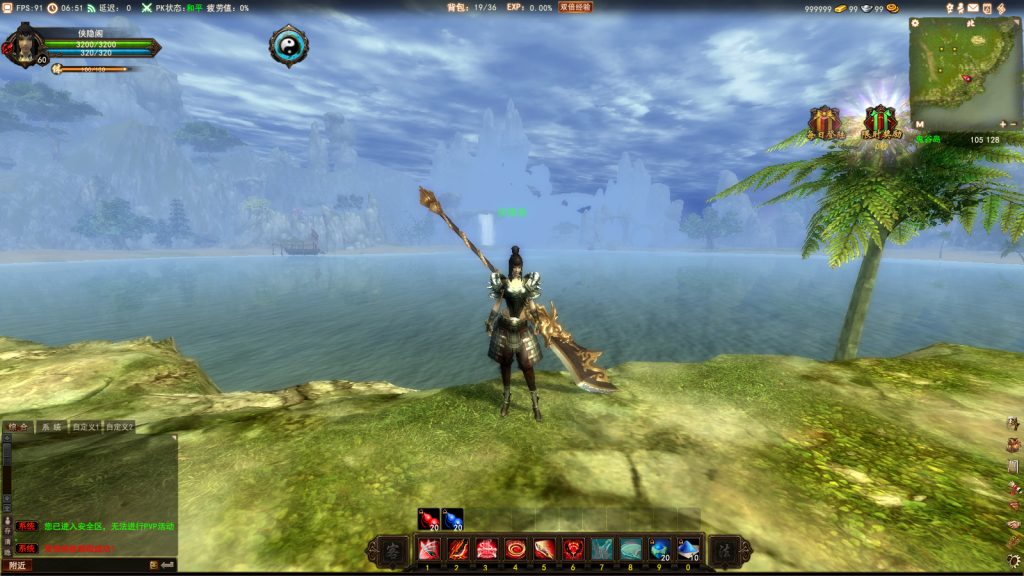
Task: Use the red potion quick slot
Action: [428, 518]
